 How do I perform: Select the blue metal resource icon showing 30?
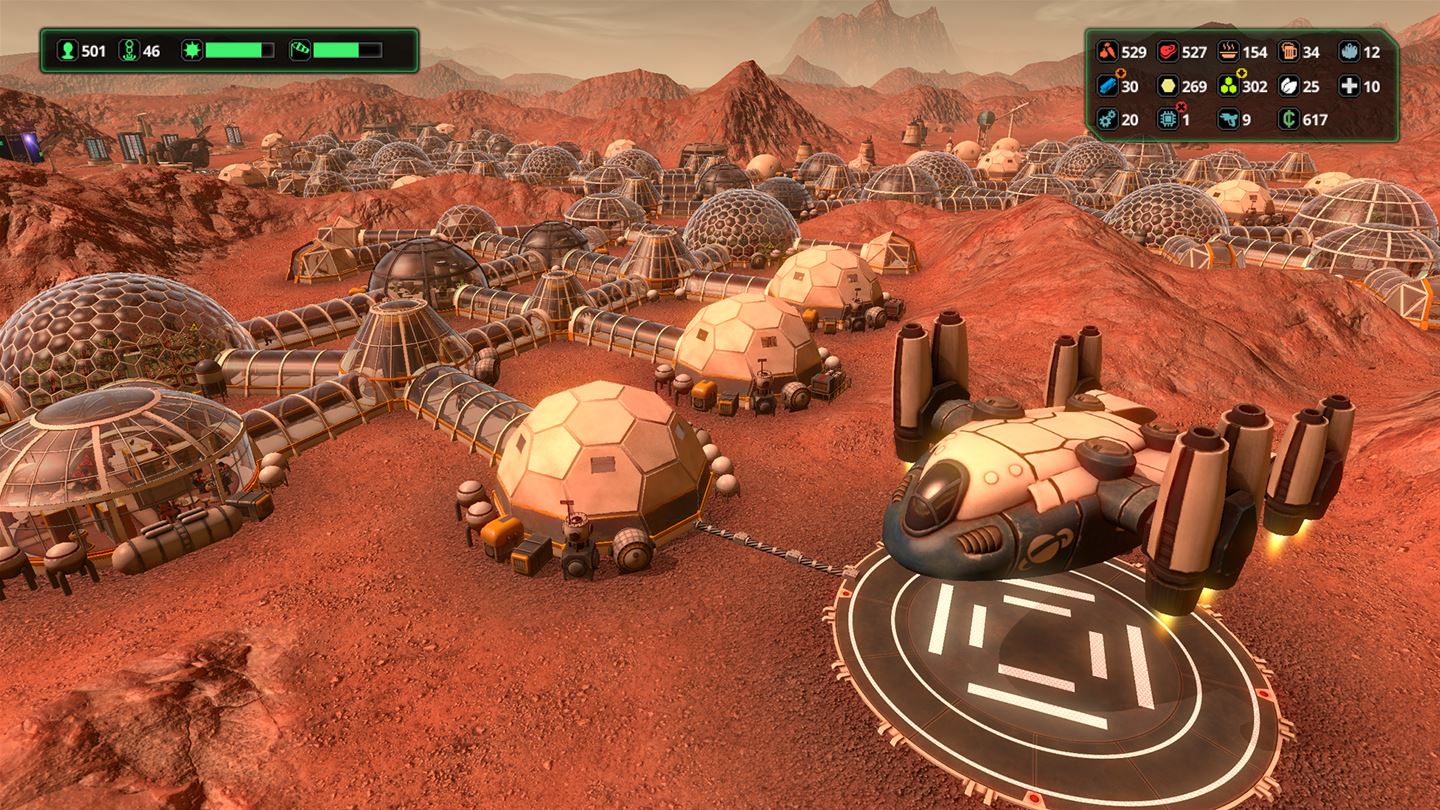(x=1106, y=85)
